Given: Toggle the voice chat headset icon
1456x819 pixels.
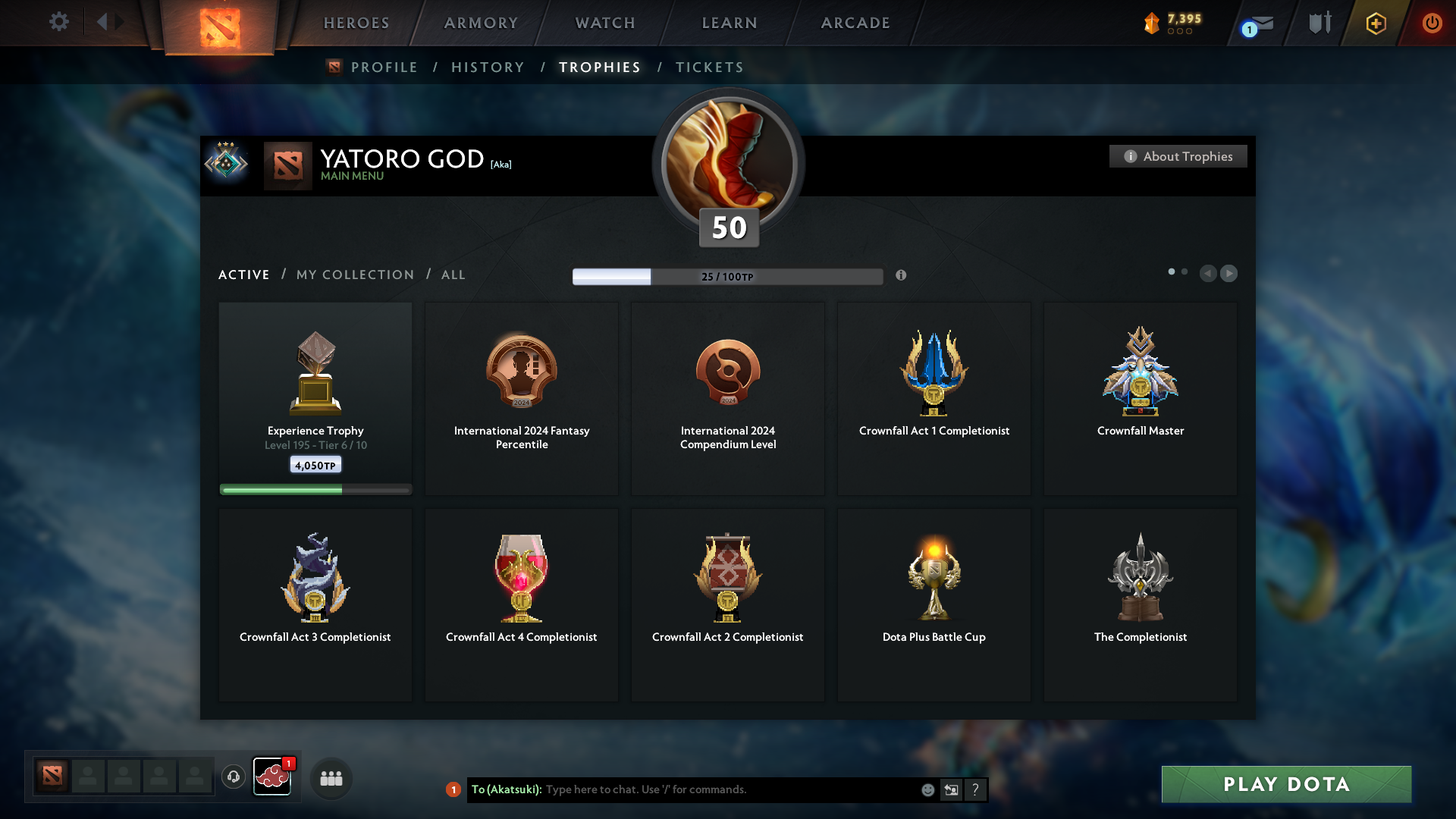Looking at the screenshot, I should (233, 777).
